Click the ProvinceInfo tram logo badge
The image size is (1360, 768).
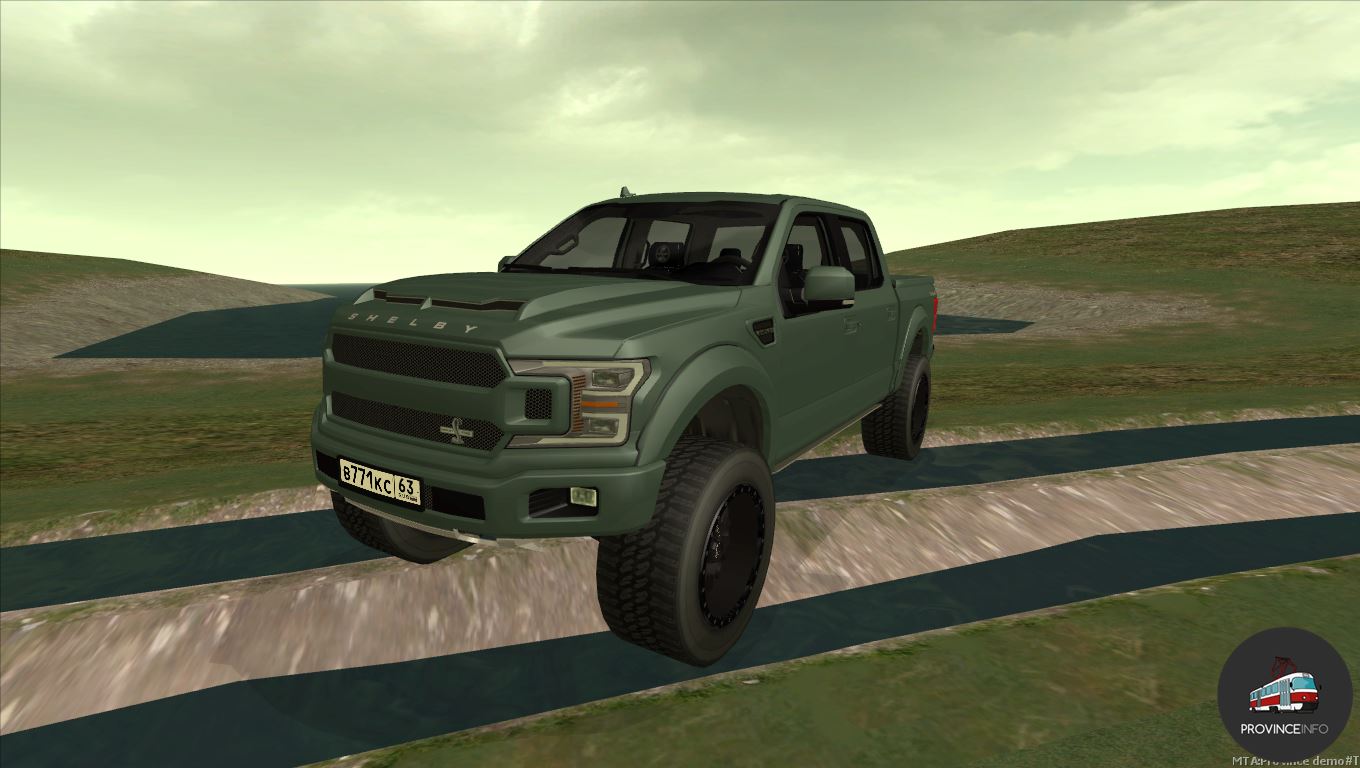click(1284, 694)
